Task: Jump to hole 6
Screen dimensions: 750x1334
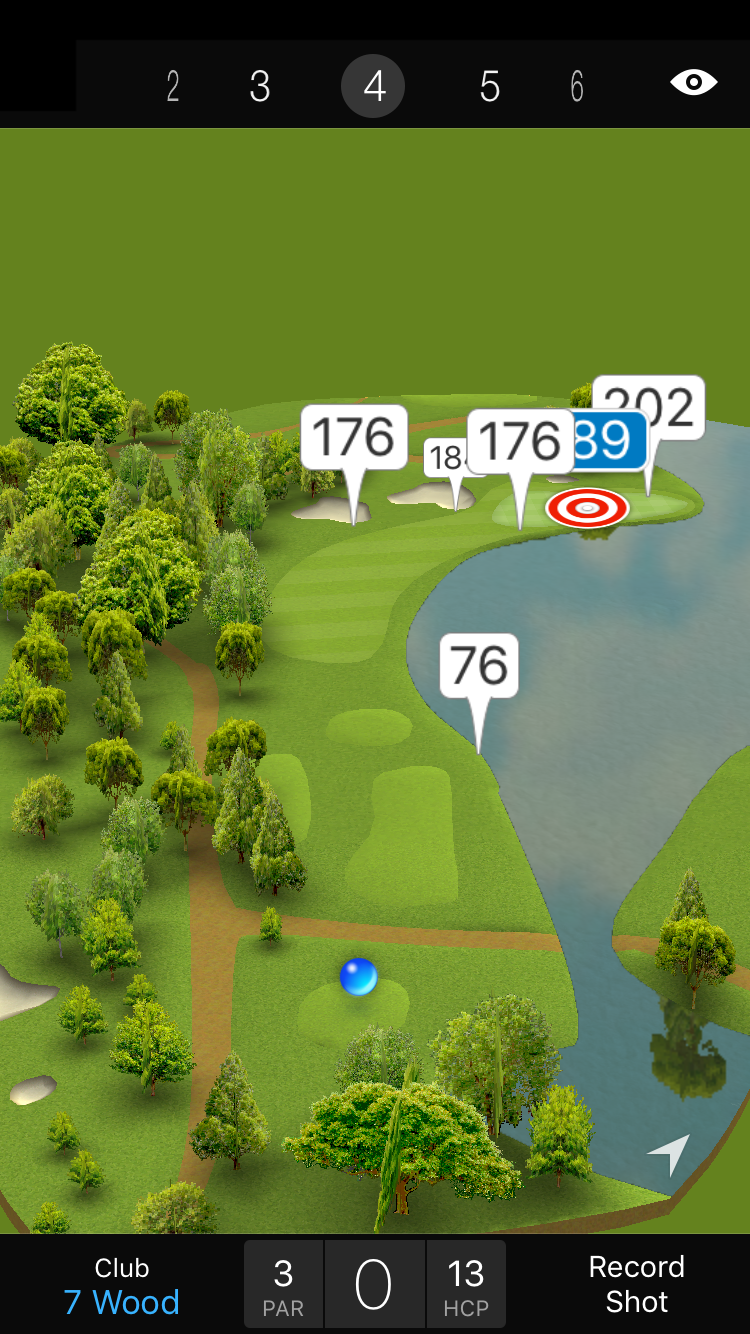Action: pos(577,87)
